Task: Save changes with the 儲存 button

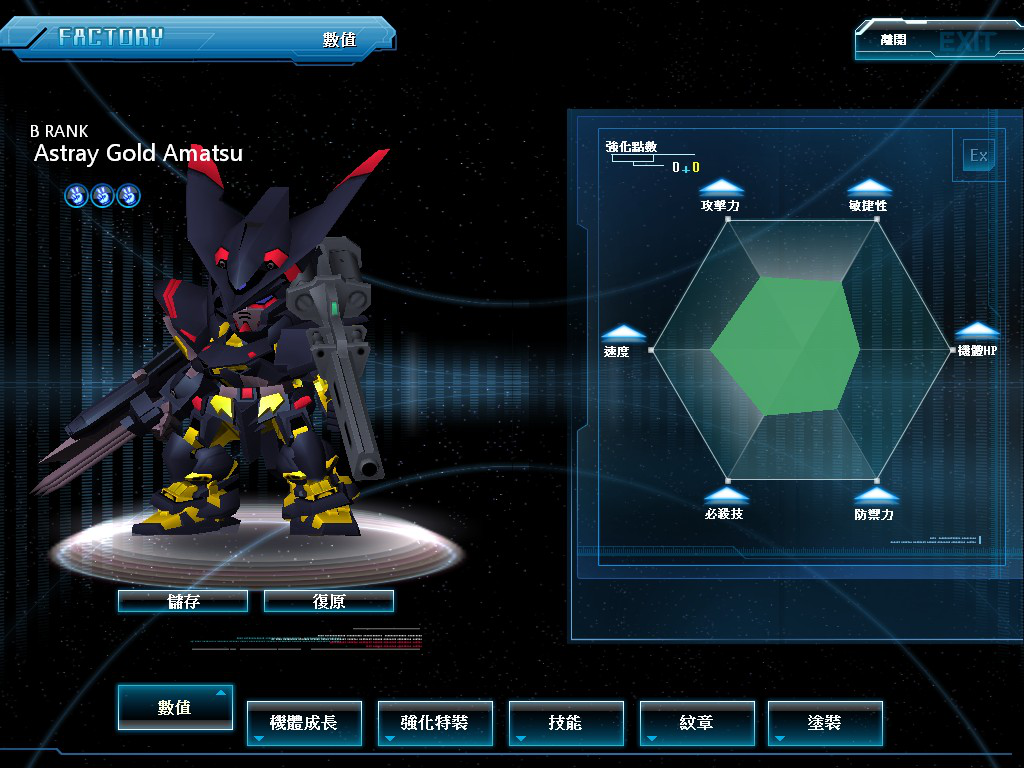Action: (183, 601)
